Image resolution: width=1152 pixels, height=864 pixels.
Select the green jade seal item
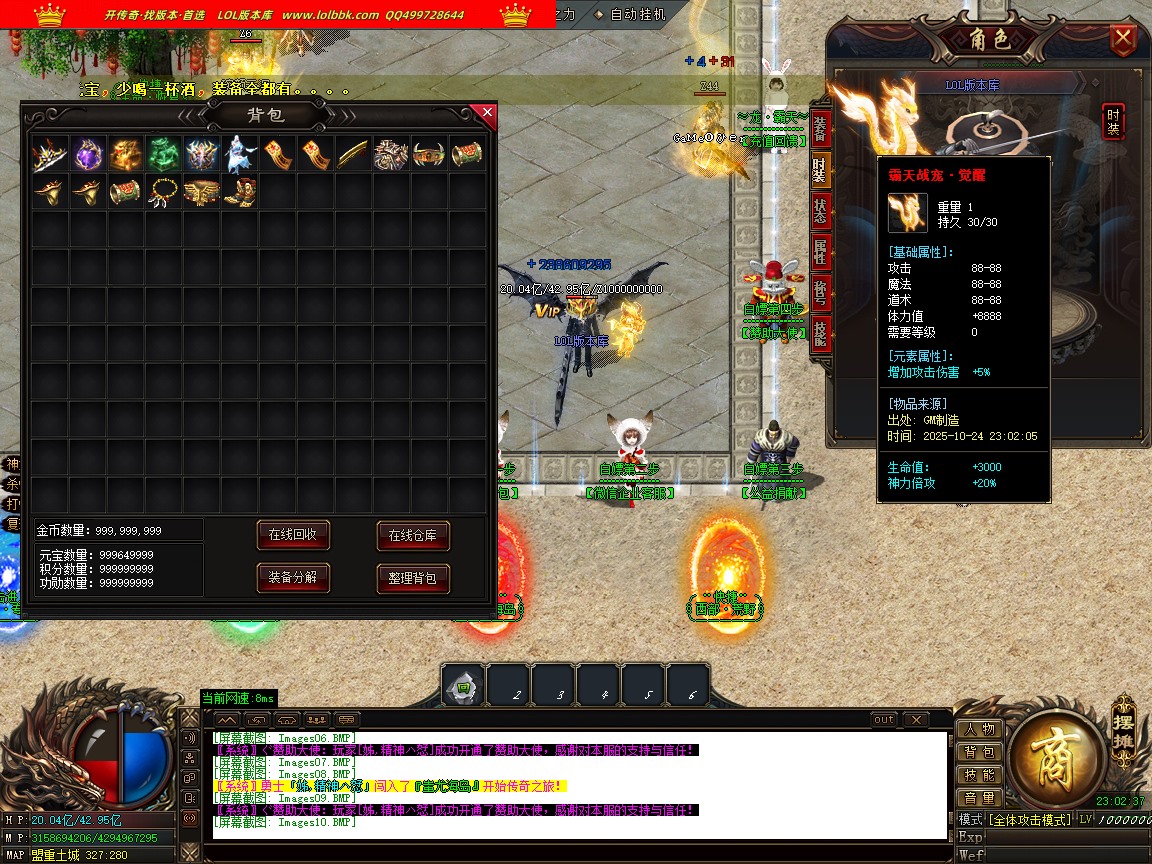point(163,155)
